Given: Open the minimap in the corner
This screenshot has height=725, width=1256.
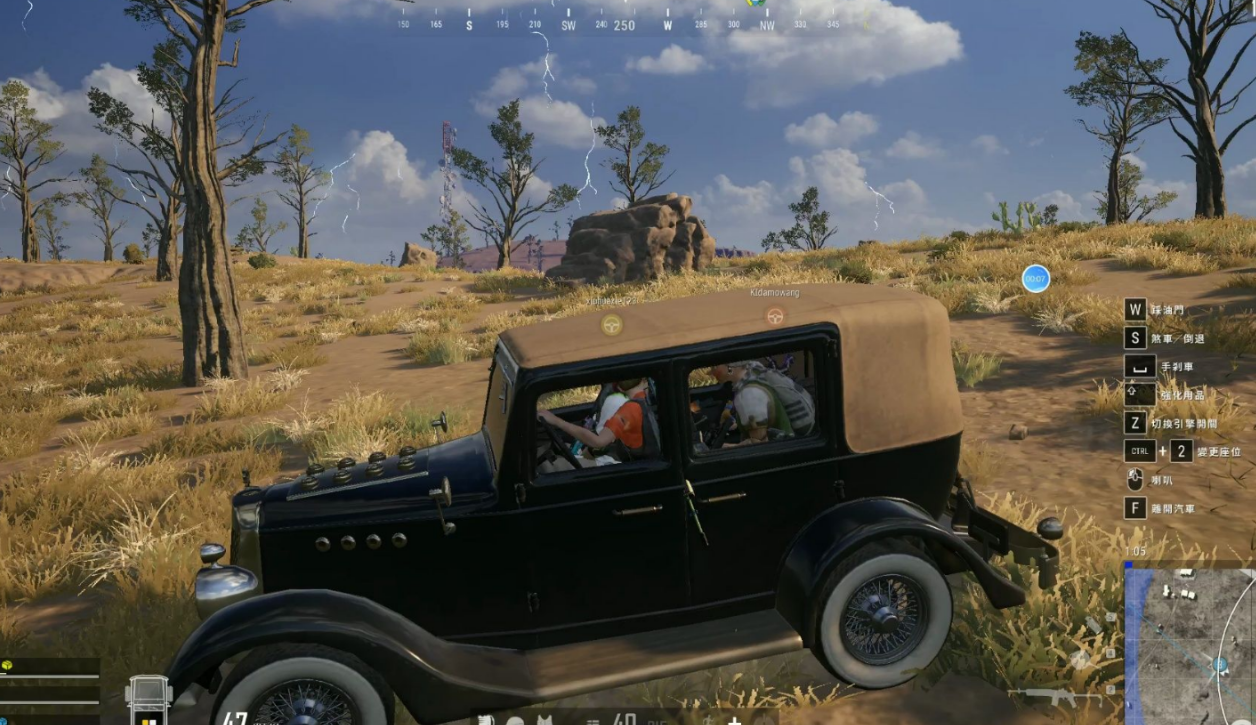Looking at the screenshot, I should coord(1189,646).
